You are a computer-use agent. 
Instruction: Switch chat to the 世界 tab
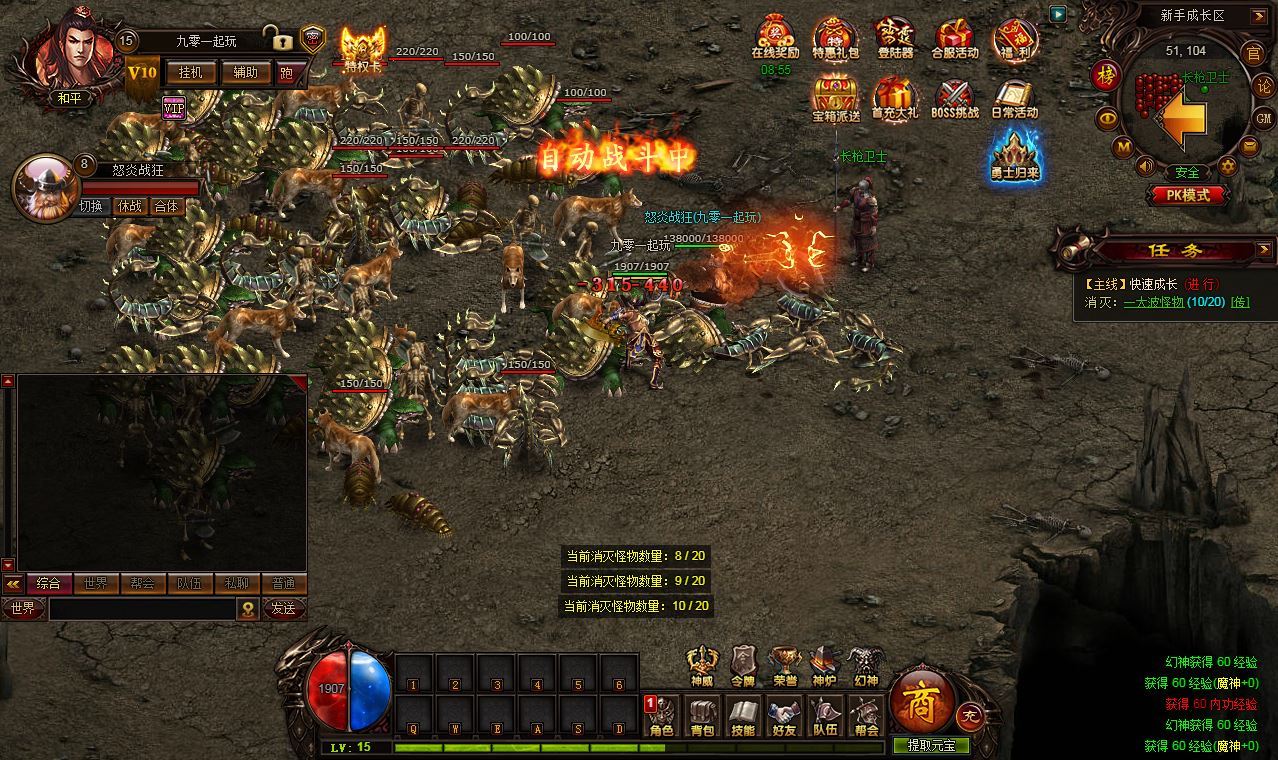pos(96,584)
